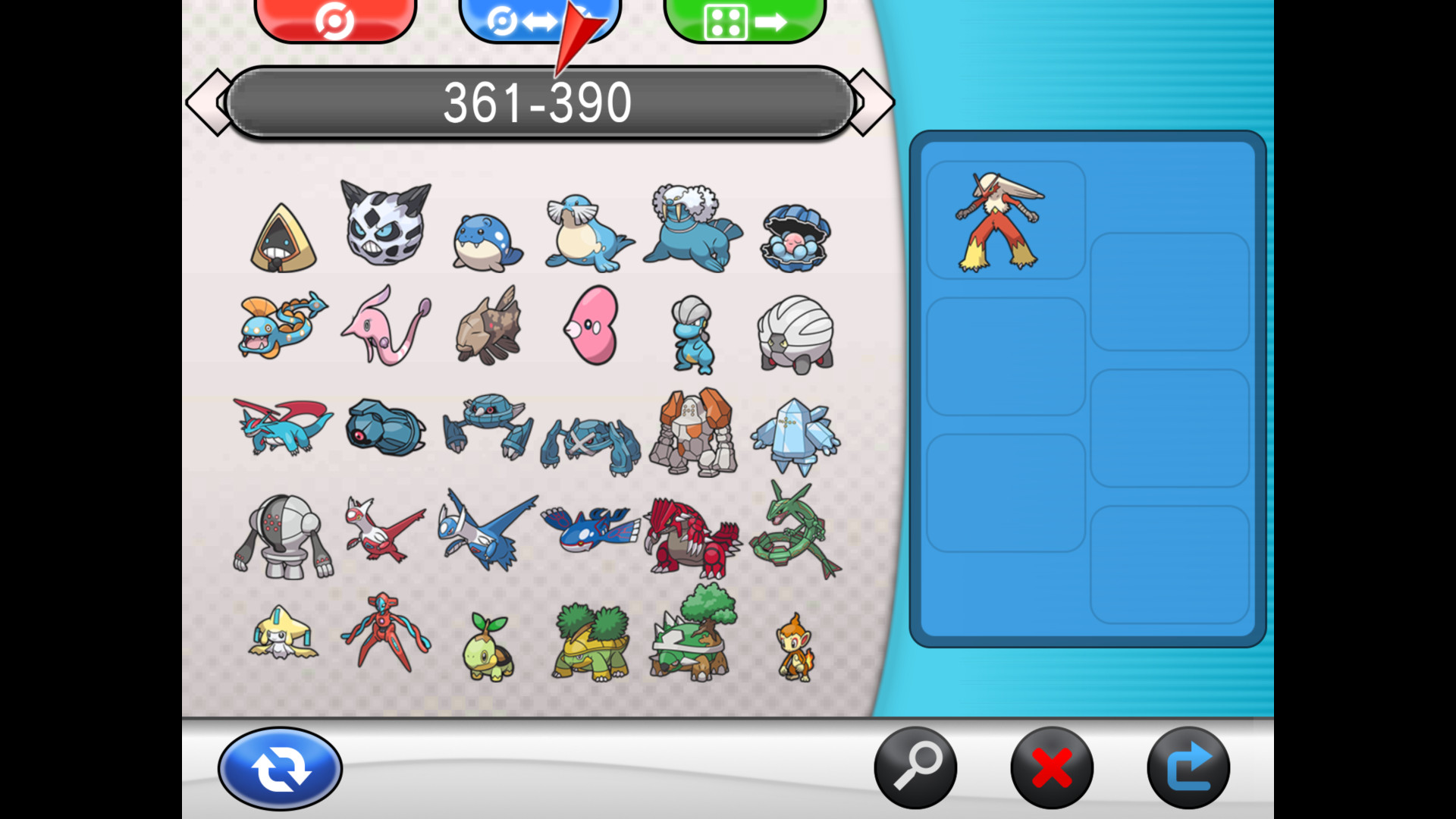Select the forward arrow confirm icon
The height and width of the screenshot is (819, 1456).
pos(1189,767)
